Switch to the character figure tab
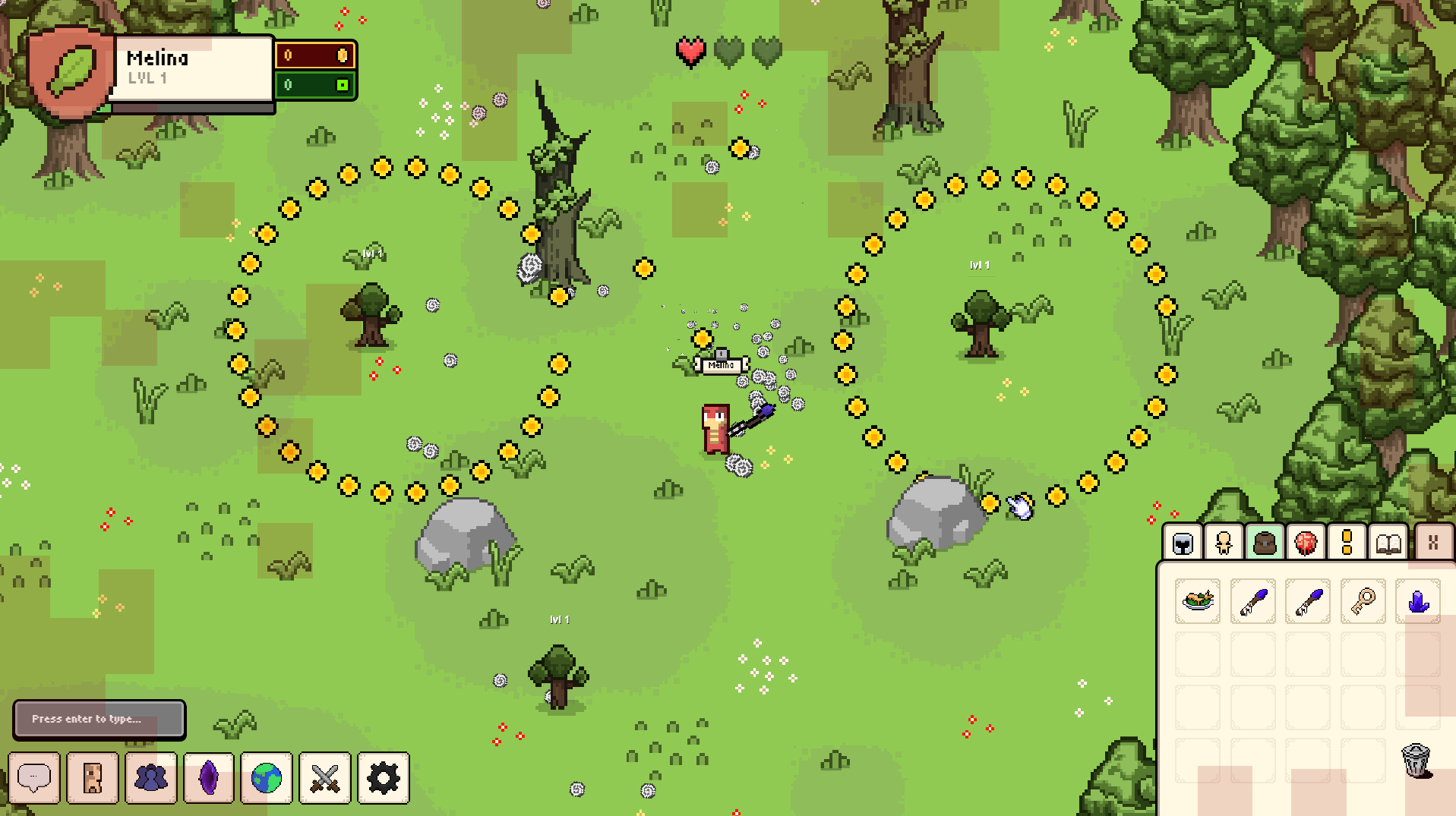The width and height of the screenshot is (1456, 816). [1224, 543]
